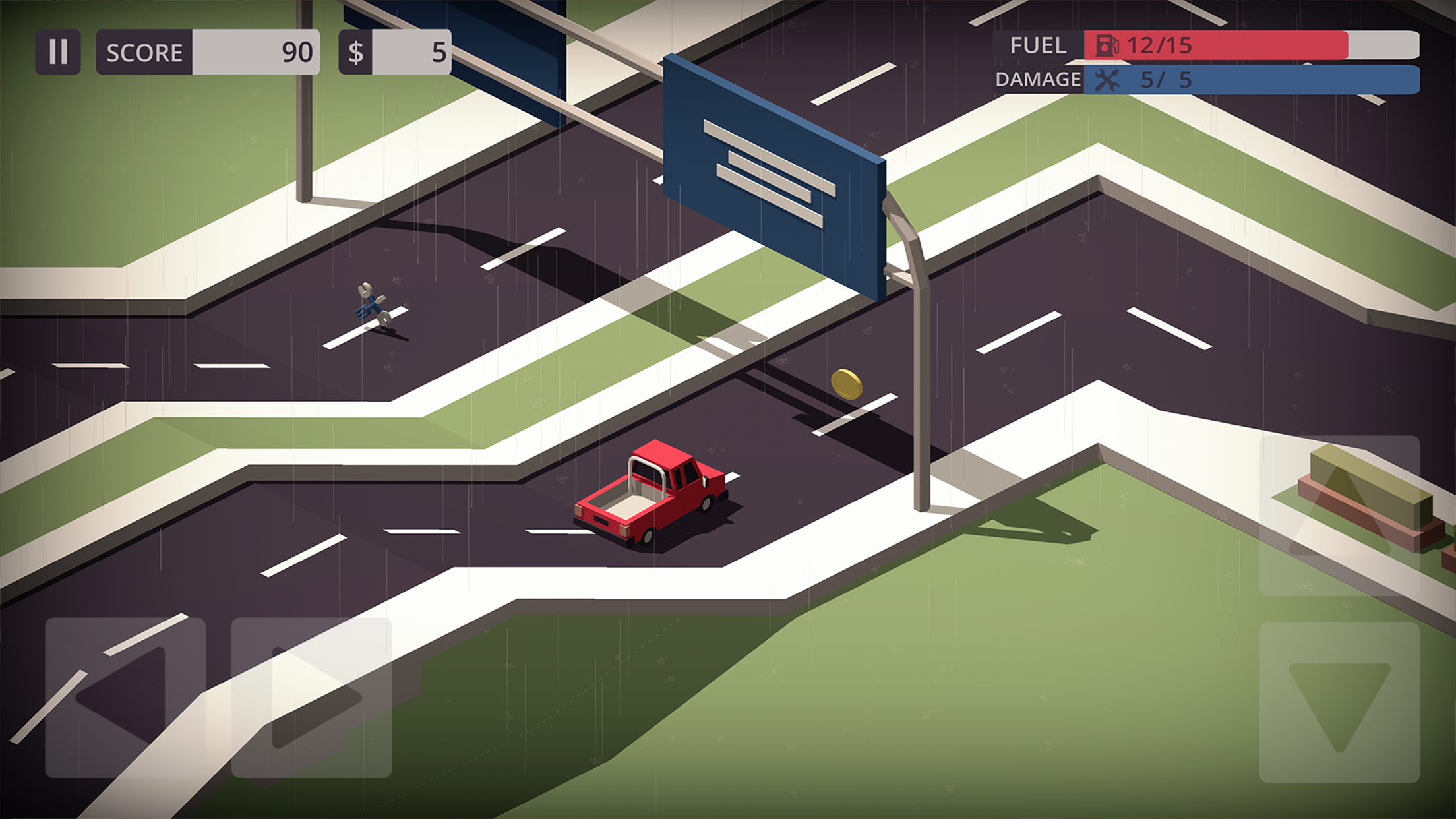Tap the right arrow steering button
Image resolution: width=1456 pixels, height=819 pixels.
click(x=311, y=698)
